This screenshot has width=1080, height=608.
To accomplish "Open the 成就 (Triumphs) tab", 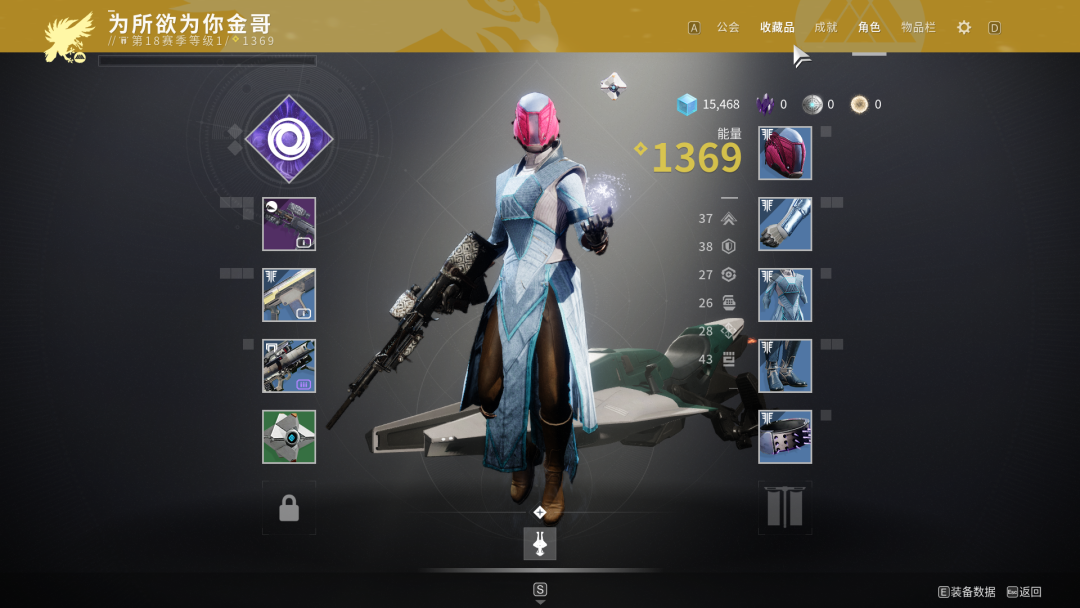I will point(826,27).
